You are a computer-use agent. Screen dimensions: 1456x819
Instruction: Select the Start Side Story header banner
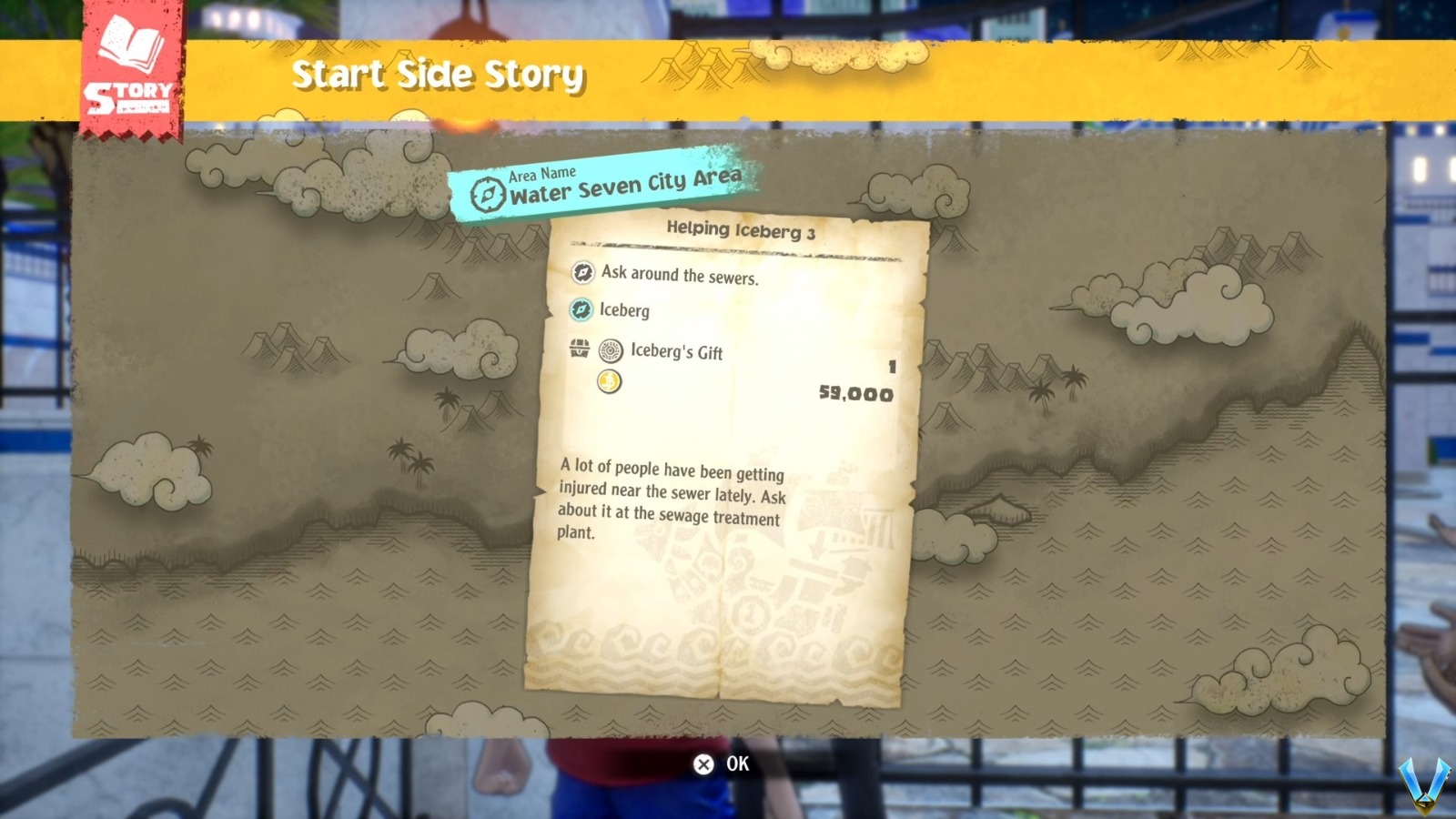coord(437,75)
